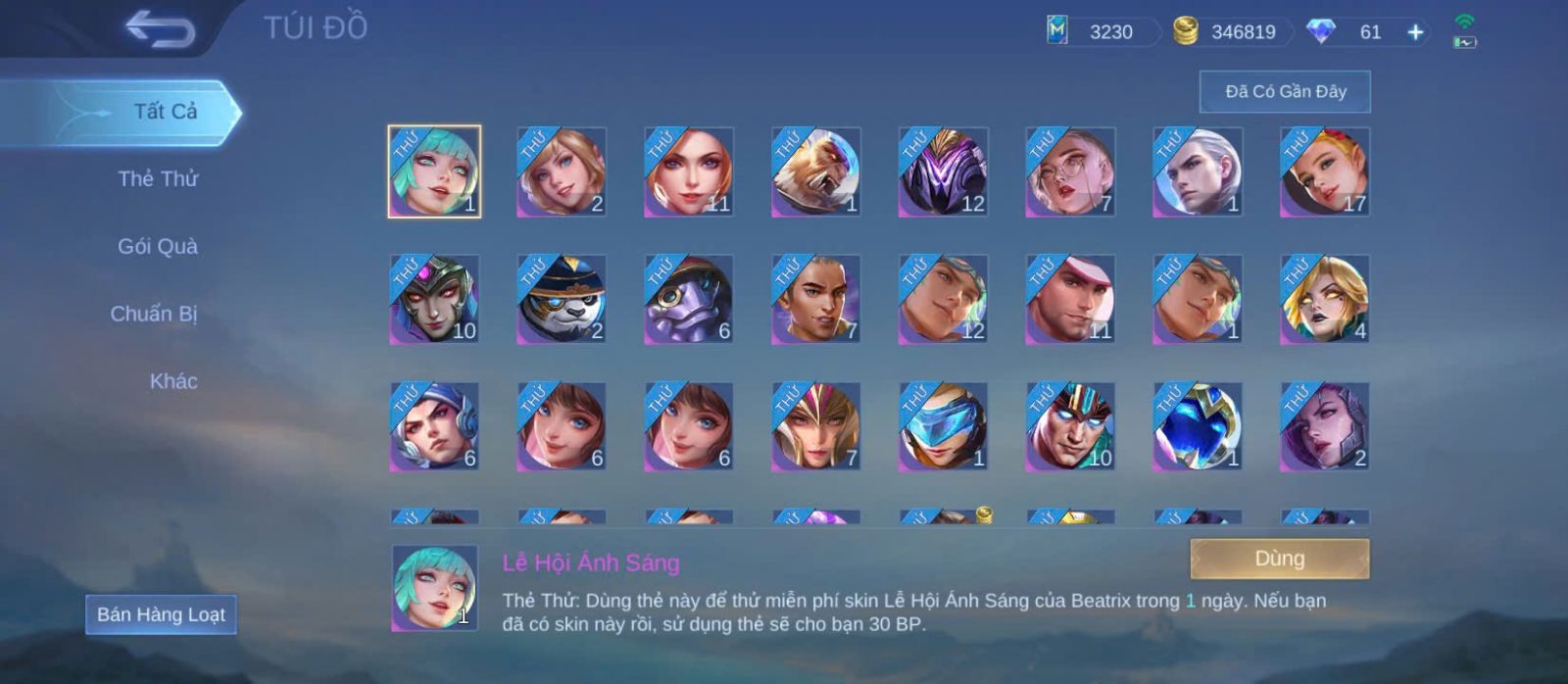Pick the purple armored mask trial card

(943, 171)
